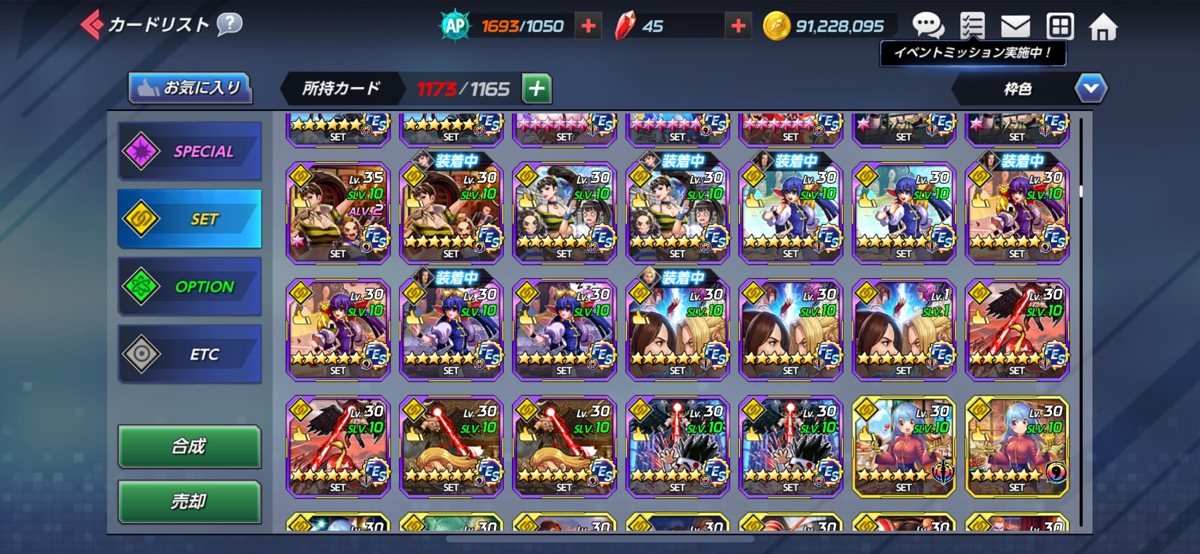
Task: Open the mission checklist icon
Action: pyautogui.click(x=971, y=26)
